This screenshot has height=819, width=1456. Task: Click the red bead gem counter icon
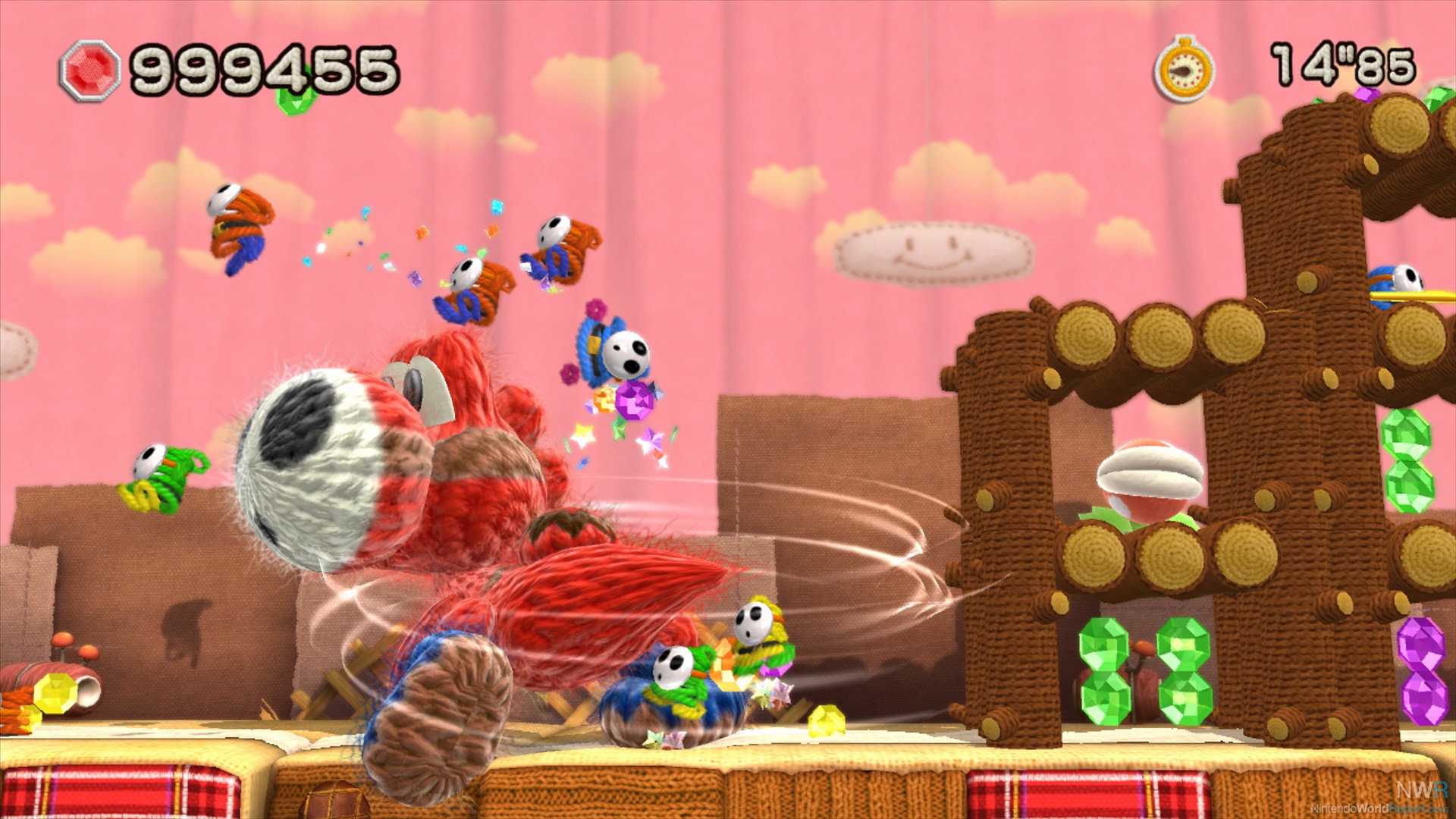coord(90,71)
